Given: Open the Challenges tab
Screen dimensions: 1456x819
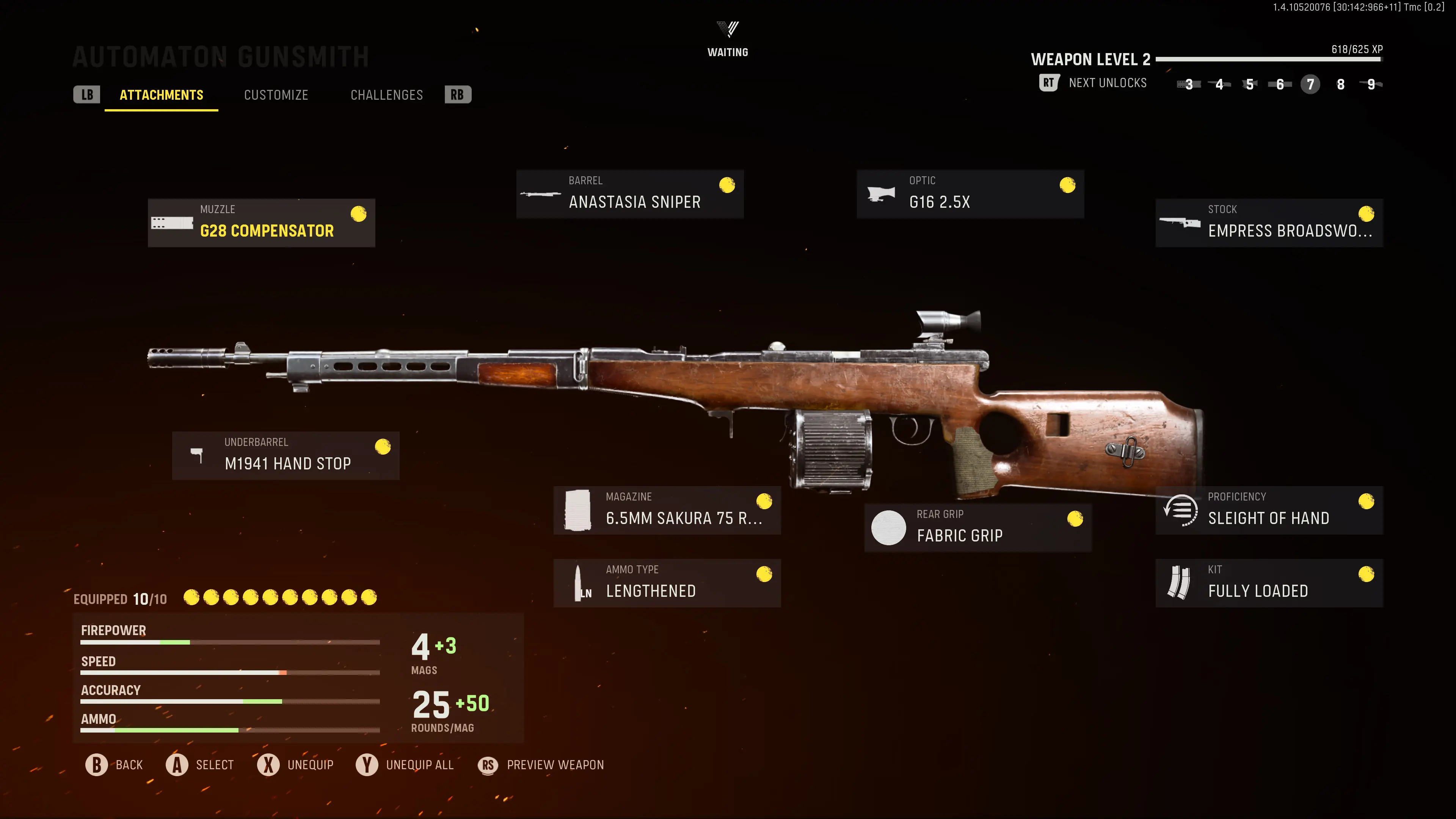Looking at the screenshot, I should [x=387, y=94].
